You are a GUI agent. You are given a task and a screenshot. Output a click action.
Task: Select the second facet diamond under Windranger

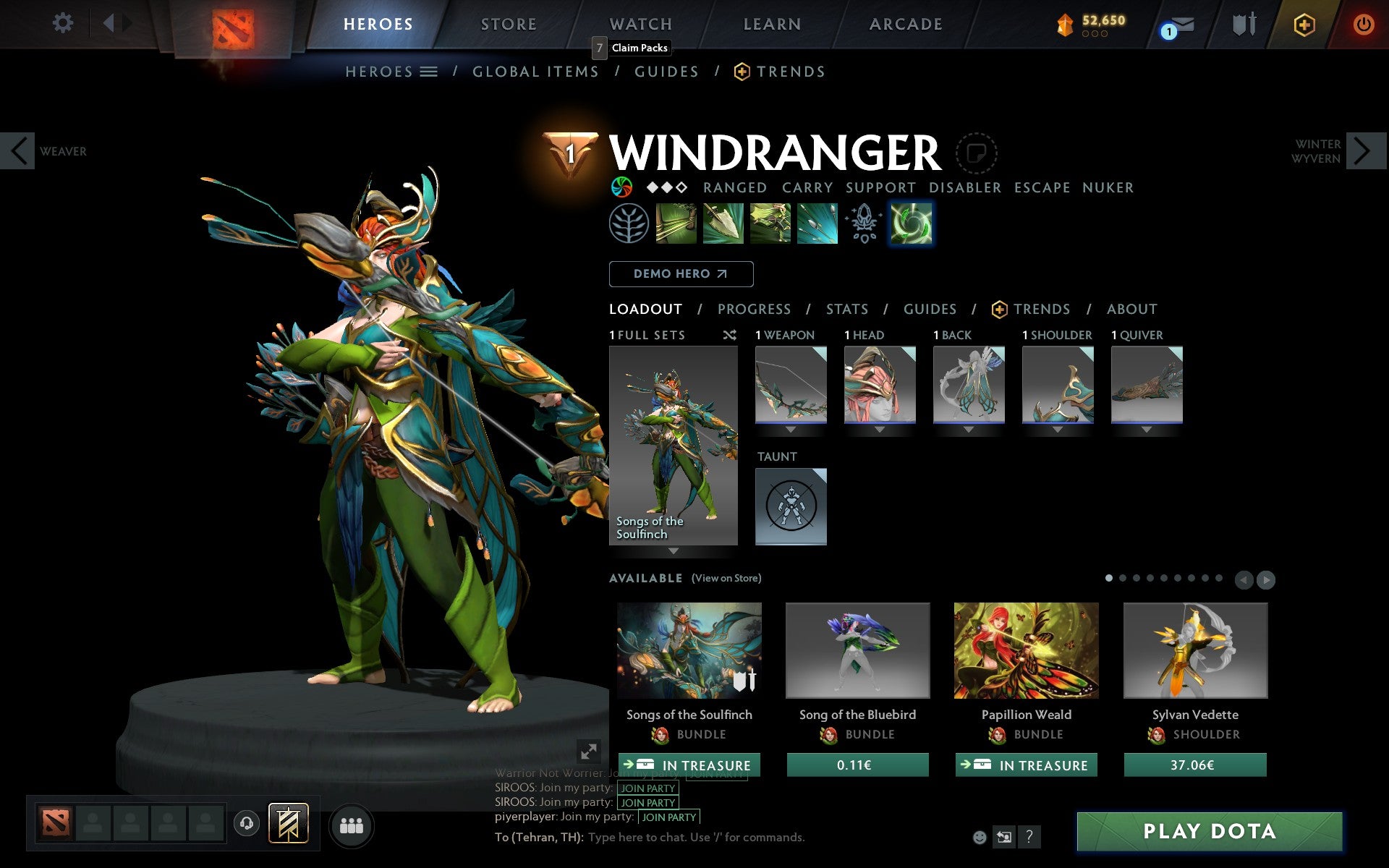pos(666,187)
